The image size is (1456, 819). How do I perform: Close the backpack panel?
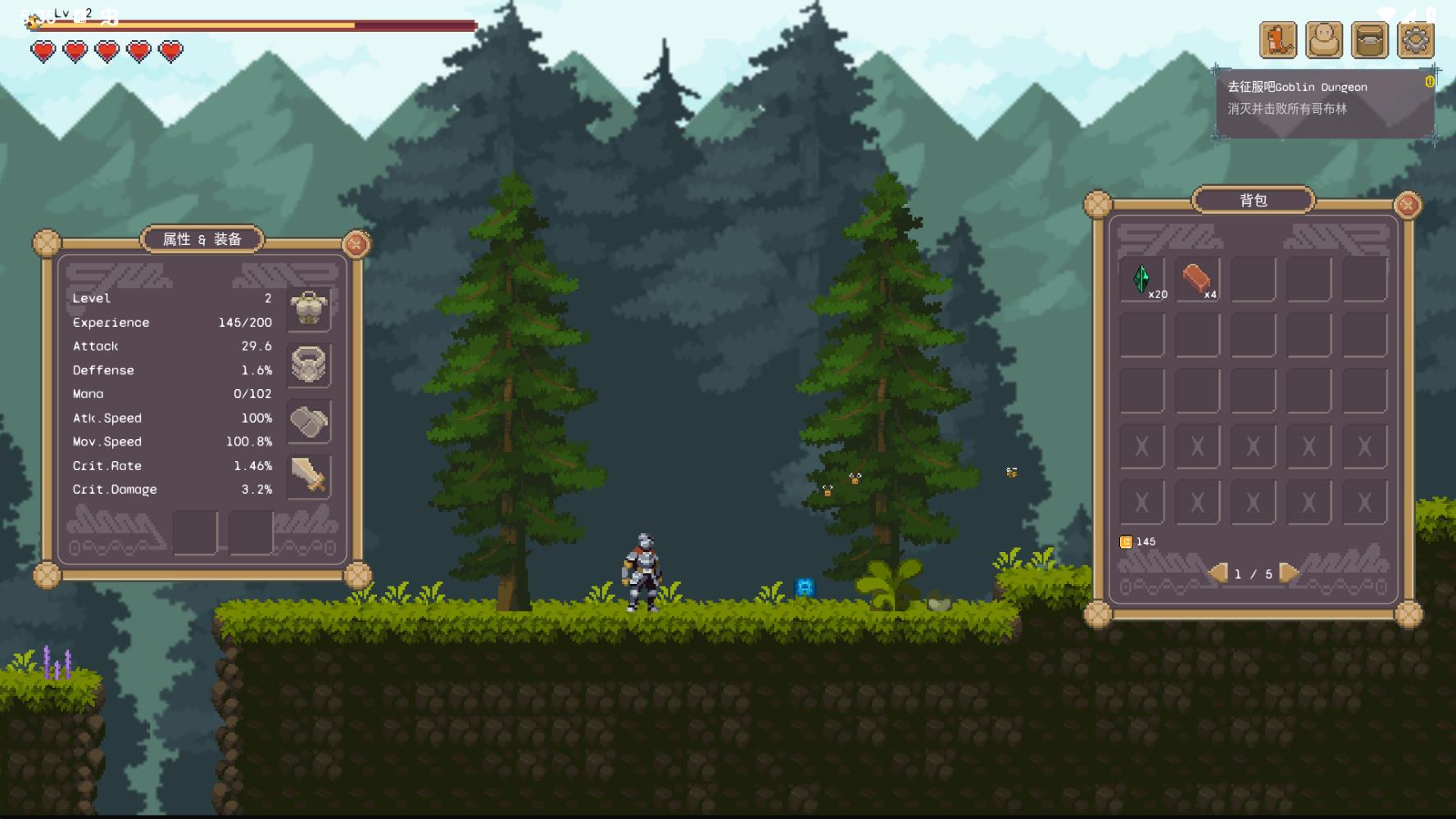tap(1408, 205)
